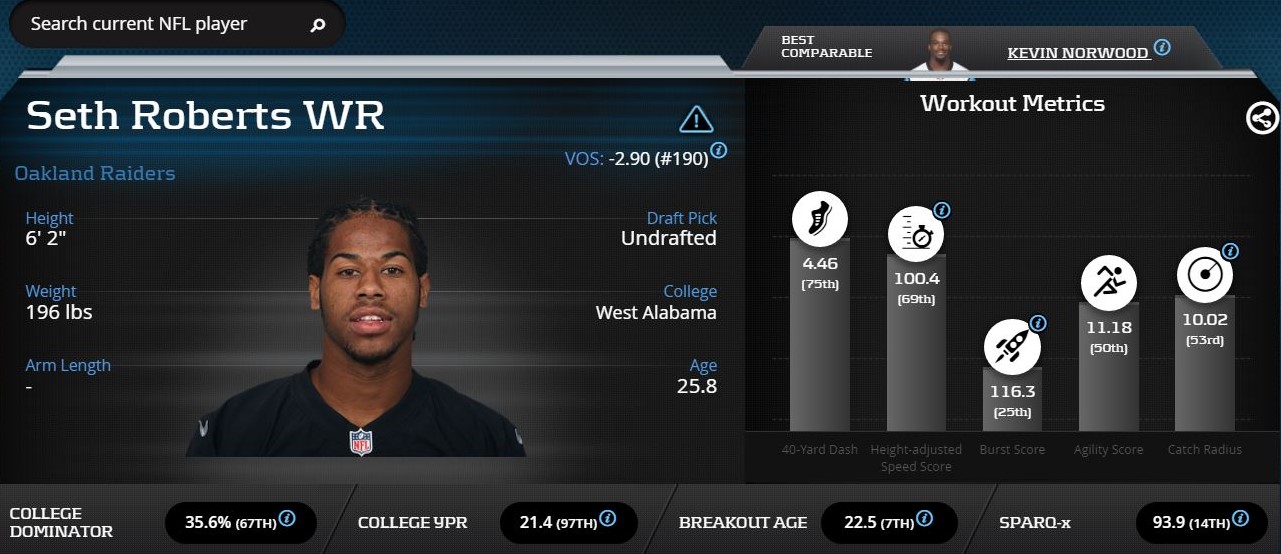This screenshot has height=554, width=1281.
Task: Click the Agility Score runner icon
Action: pyautogui.click(x=1108, y=280)
